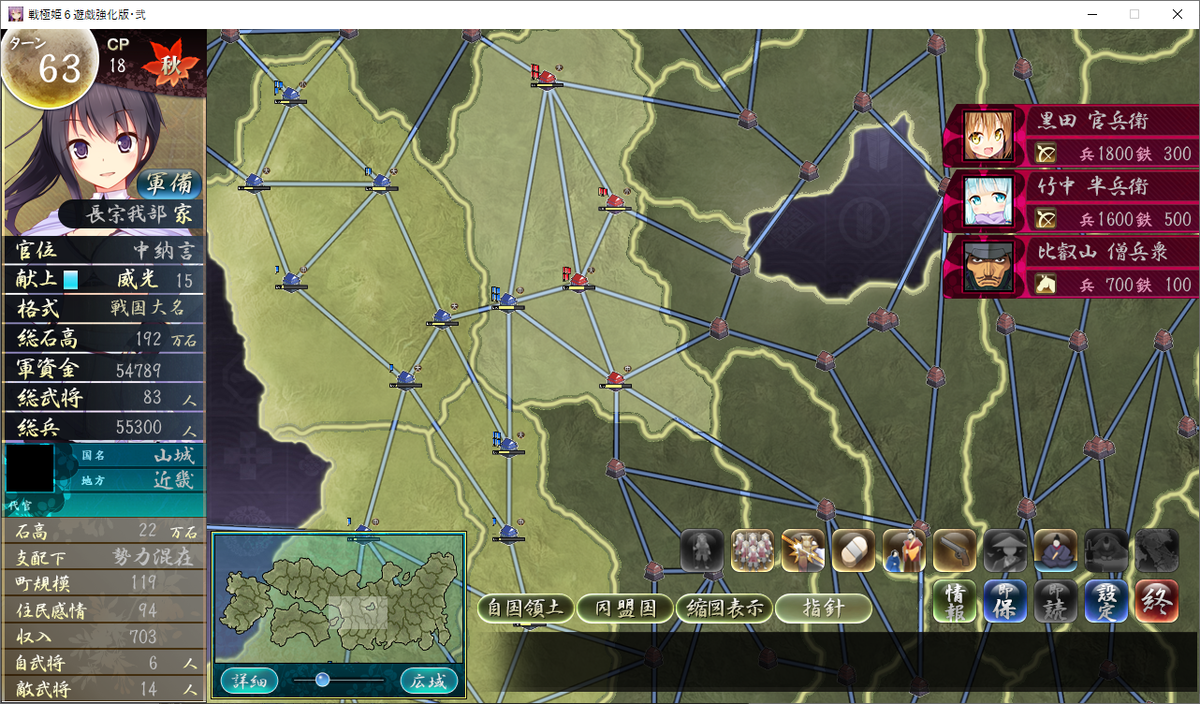Open the 情報 information menu

tap(954, 601)
